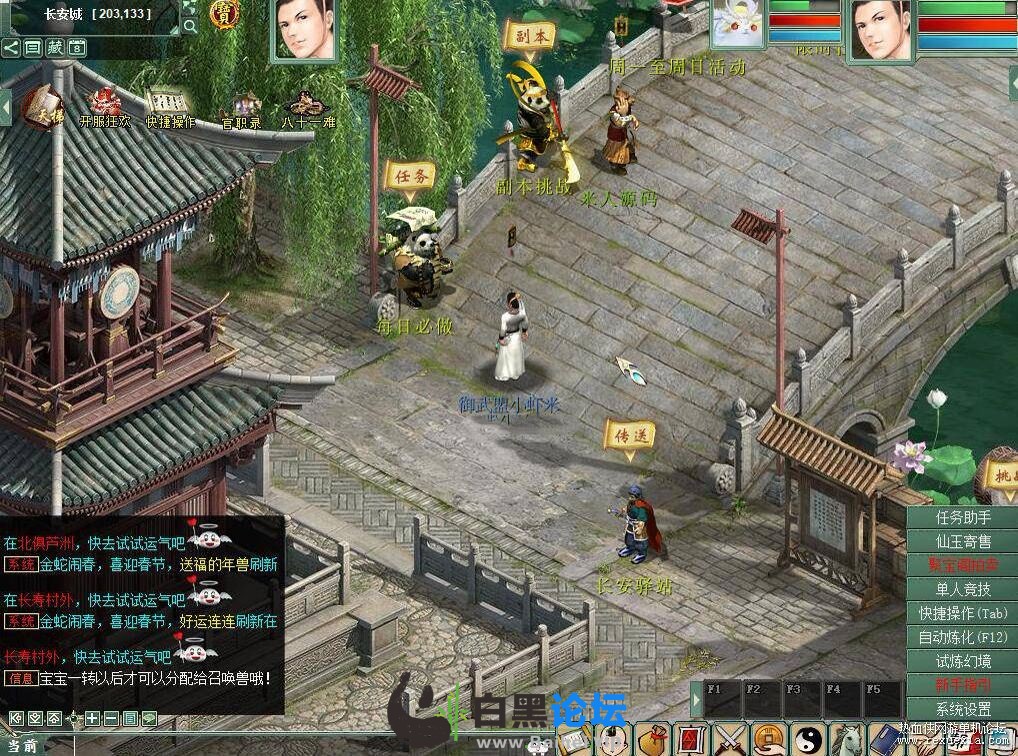
Task: Open the 天梯 ladder ranking icon
Action: coord(40,107)
